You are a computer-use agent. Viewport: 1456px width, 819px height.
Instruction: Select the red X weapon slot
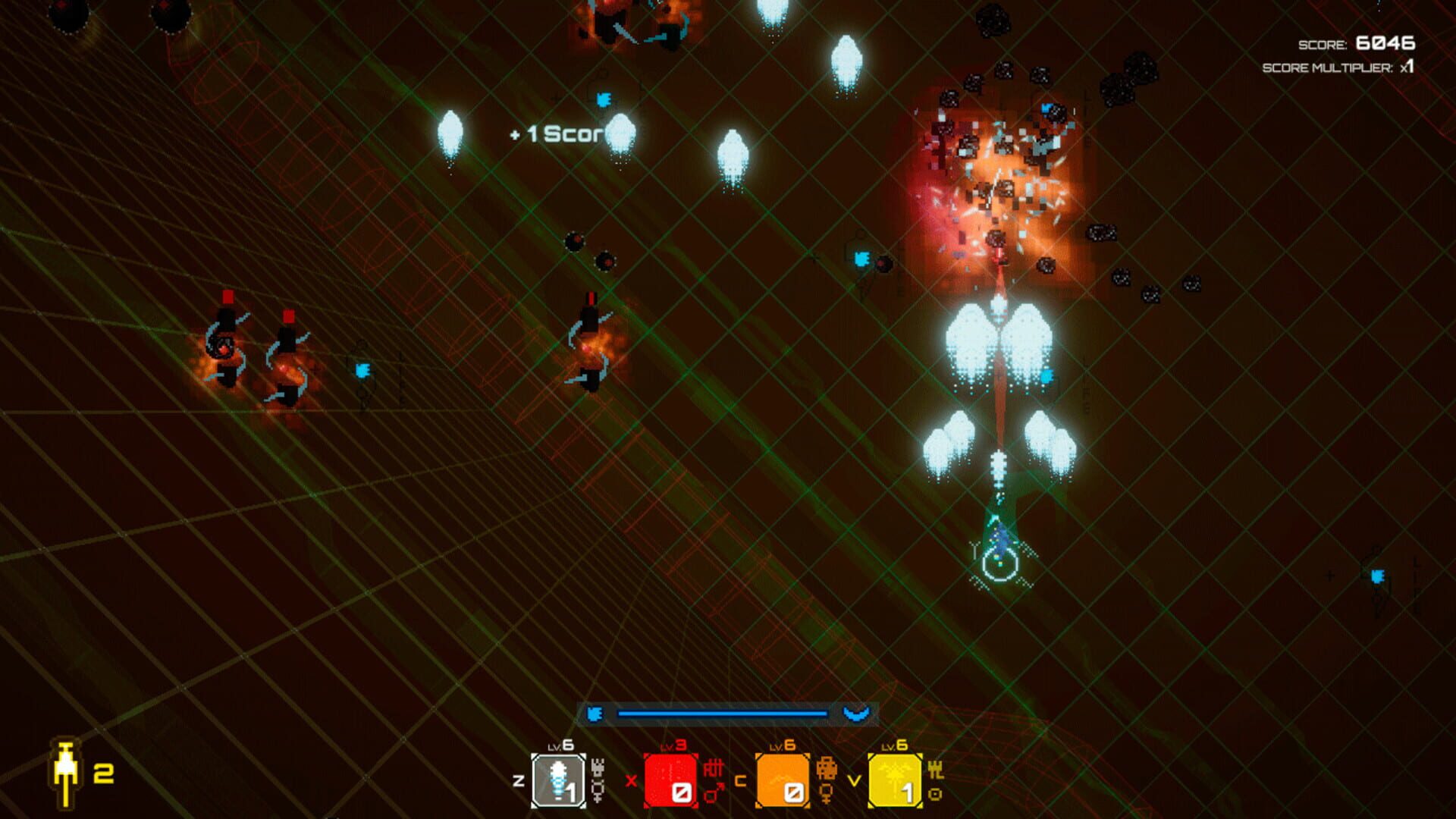[x=671, y=779]
